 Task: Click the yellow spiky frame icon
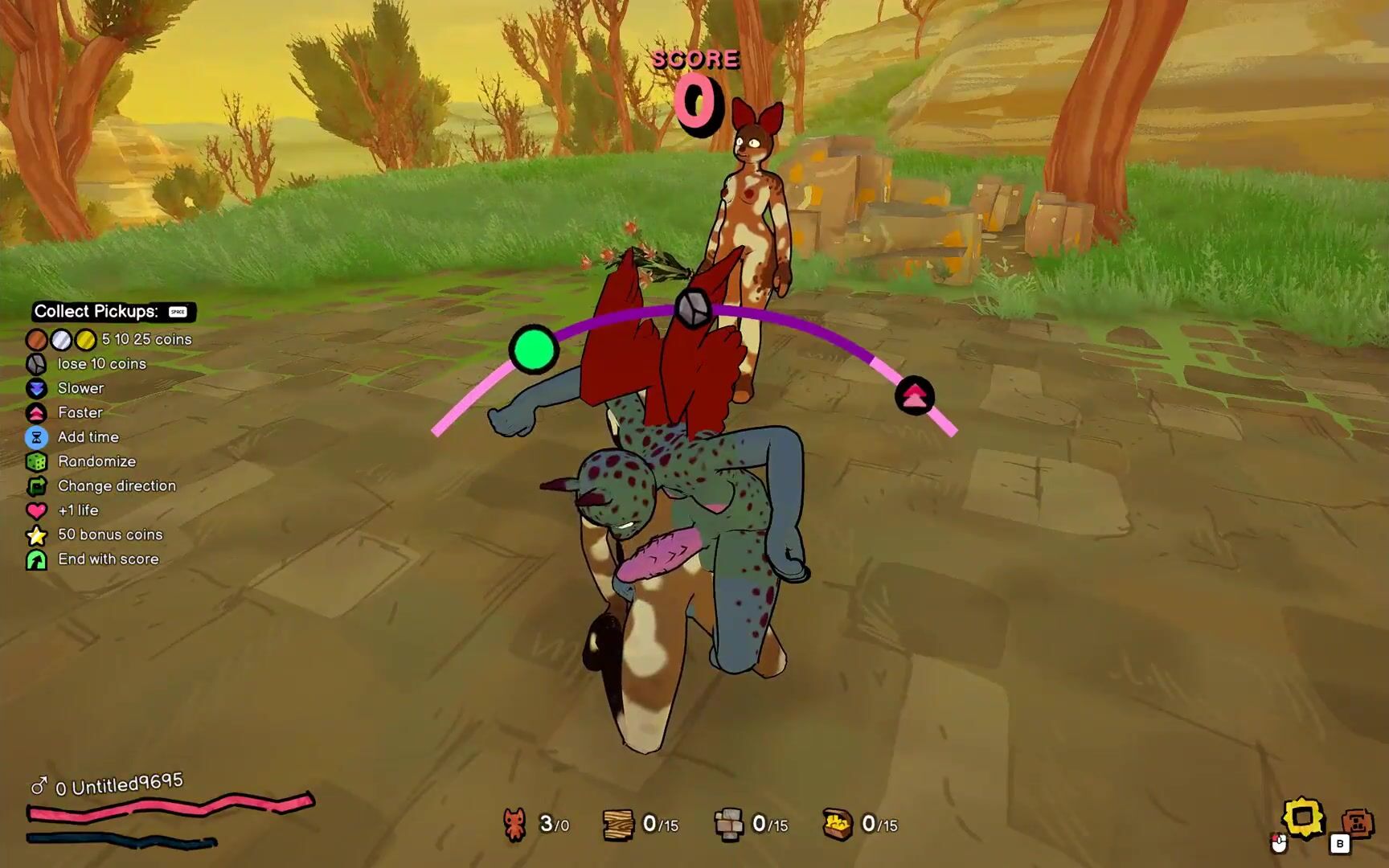[1303, 818]
